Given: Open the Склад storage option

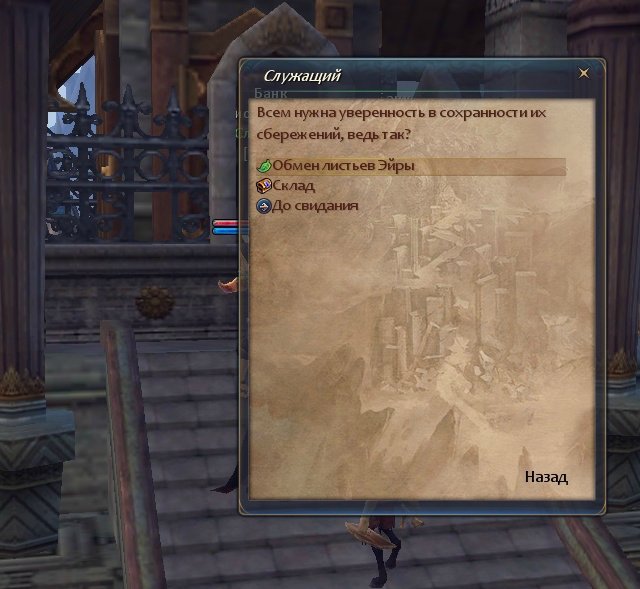Looking at the screenshot, I should (x=294, y=186).
